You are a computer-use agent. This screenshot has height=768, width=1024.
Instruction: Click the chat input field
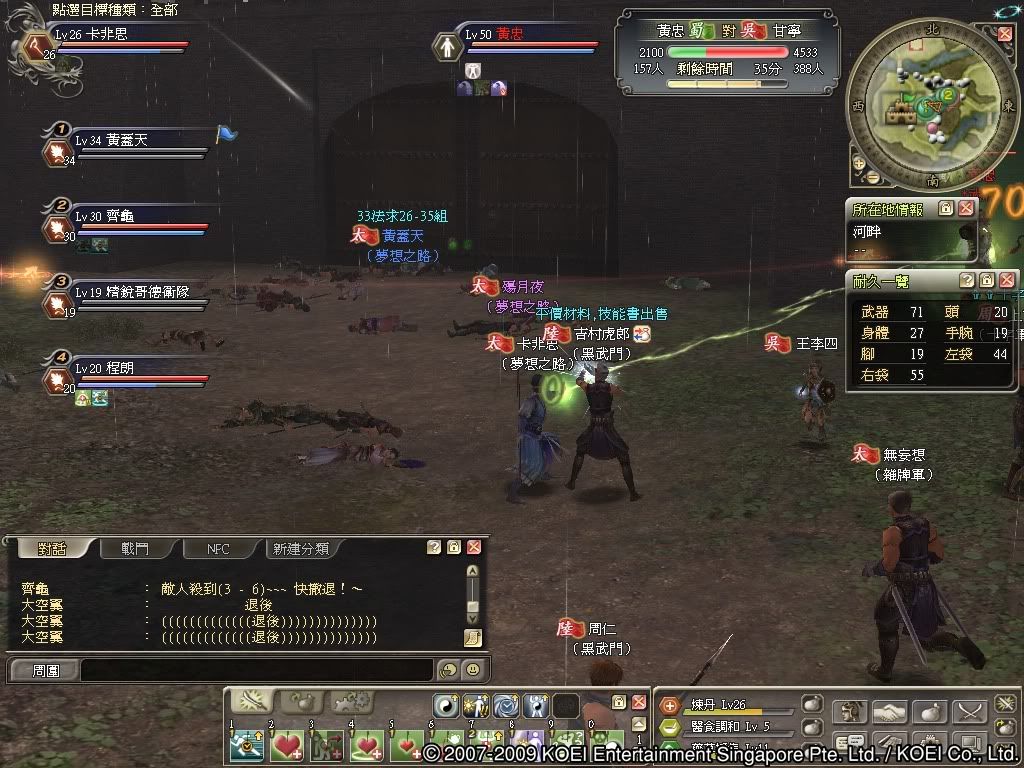point(256,670)
